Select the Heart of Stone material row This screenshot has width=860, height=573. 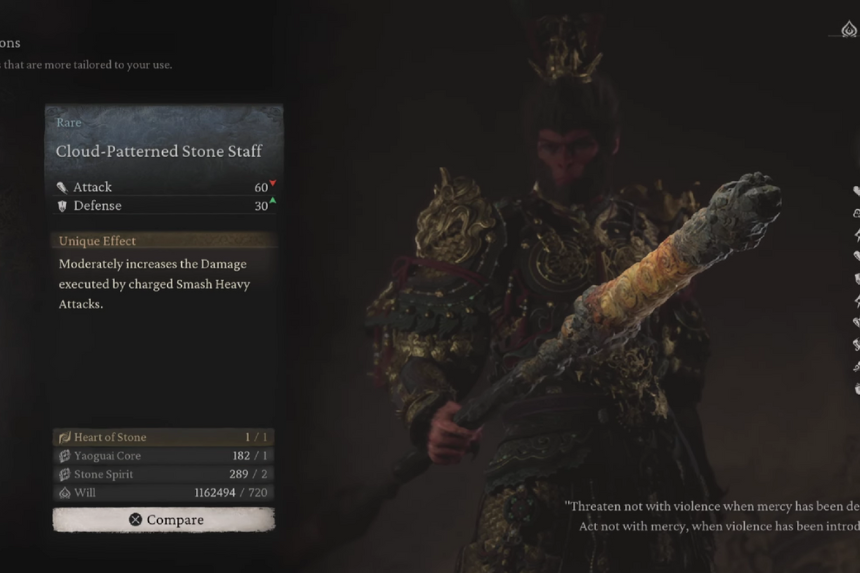164,437
